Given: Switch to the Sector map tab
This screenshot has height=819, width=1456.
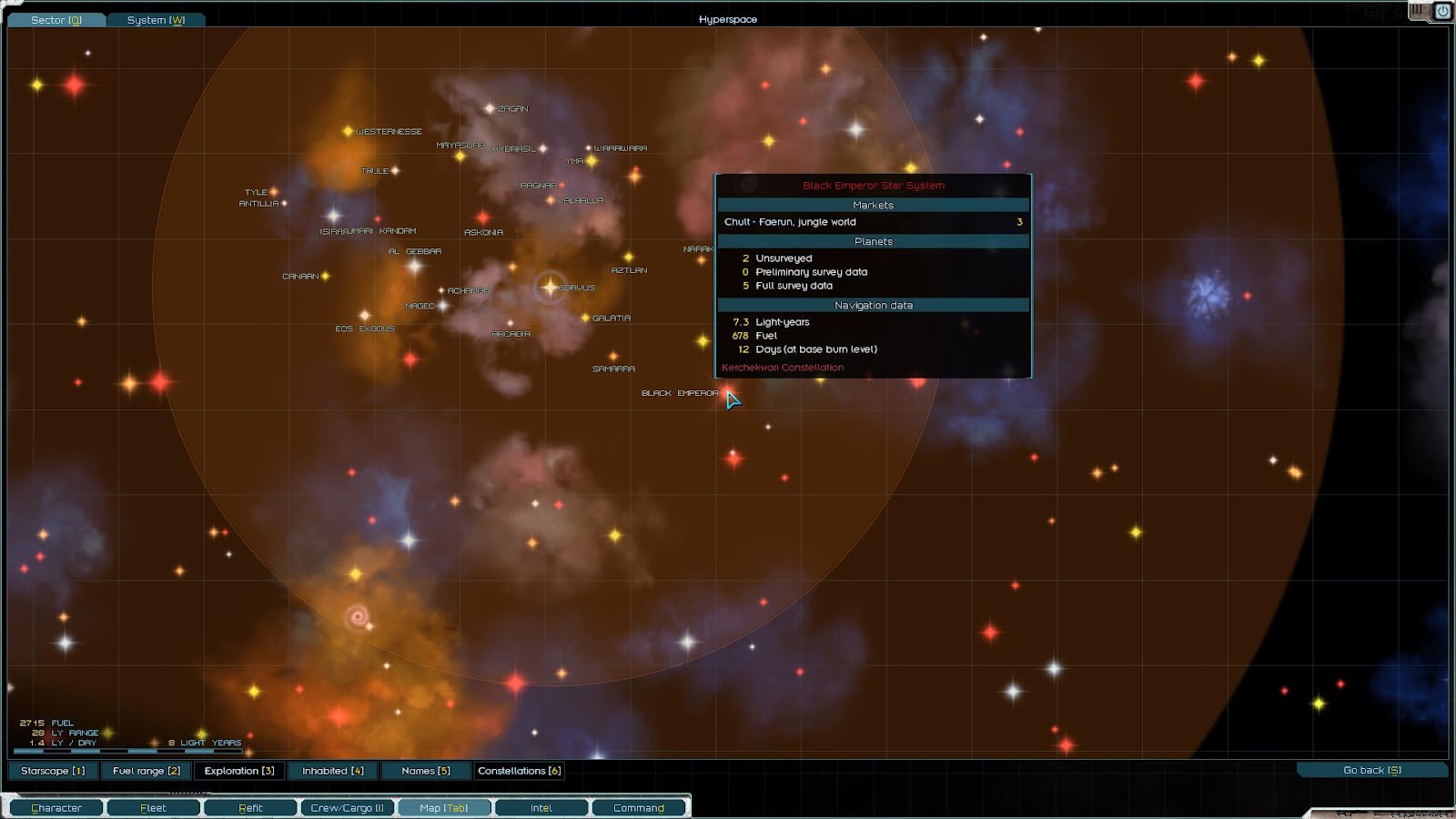Looking at the screenshot, I should 56,19.
